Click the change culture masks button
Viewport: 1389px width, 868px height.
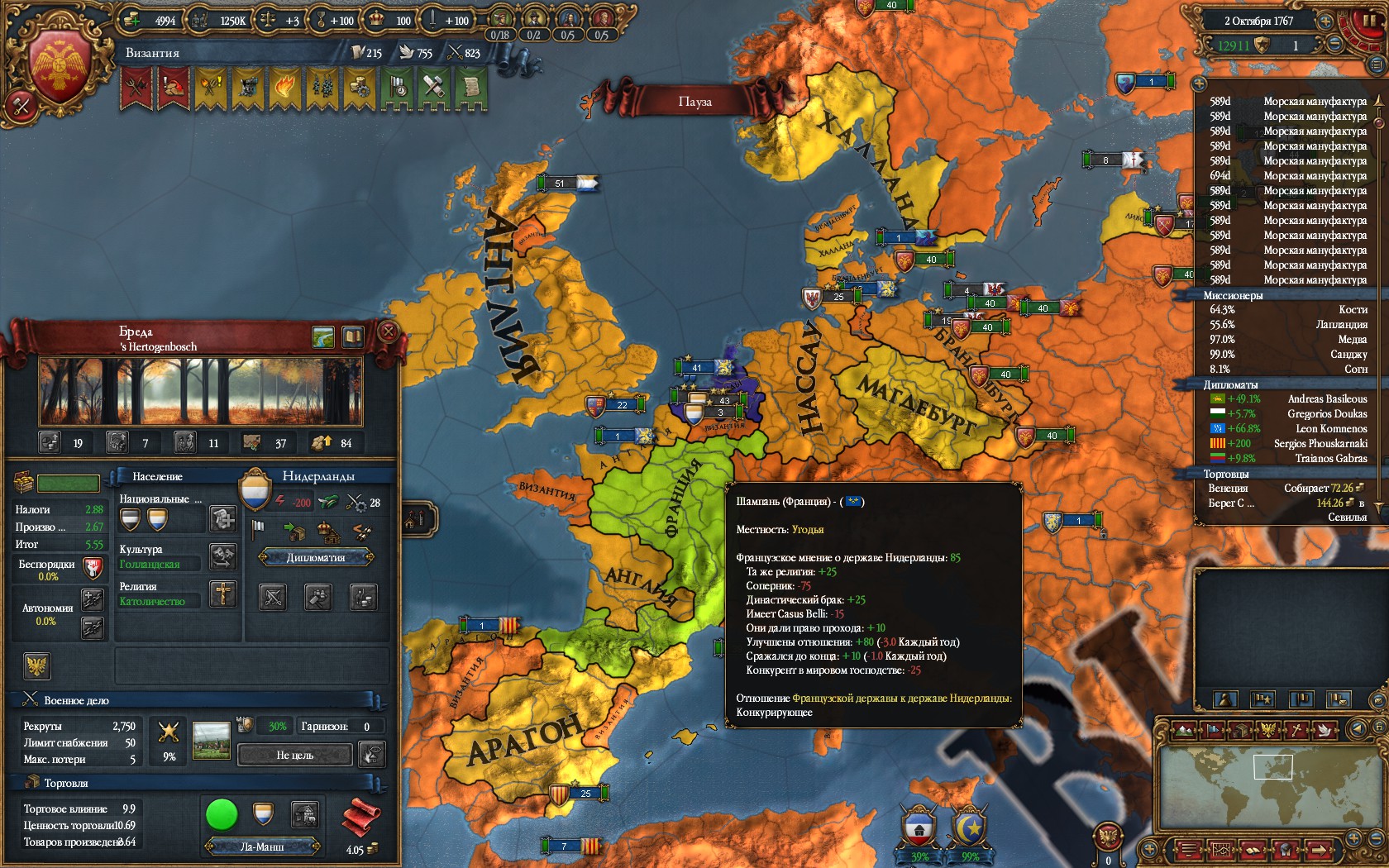[x=222, y=557]
